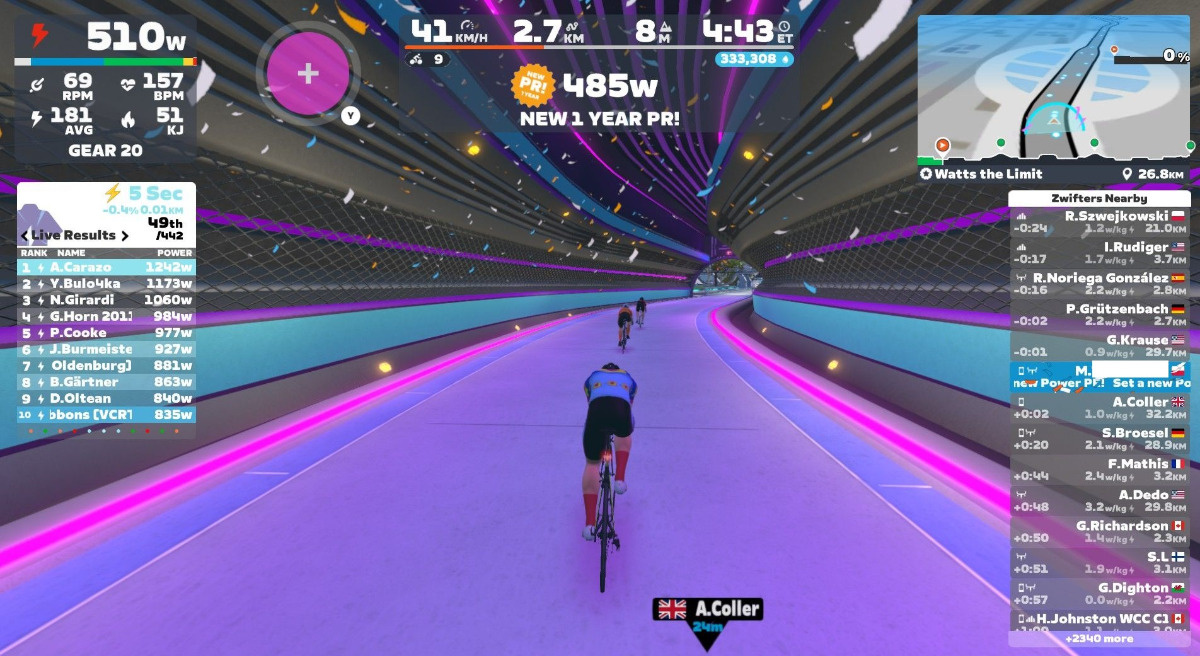Image resolution: width=1200 pixels, height=656 pixels.
Task: Select Y.Bulo4ka leaderboard row
Action: (106, 283)
